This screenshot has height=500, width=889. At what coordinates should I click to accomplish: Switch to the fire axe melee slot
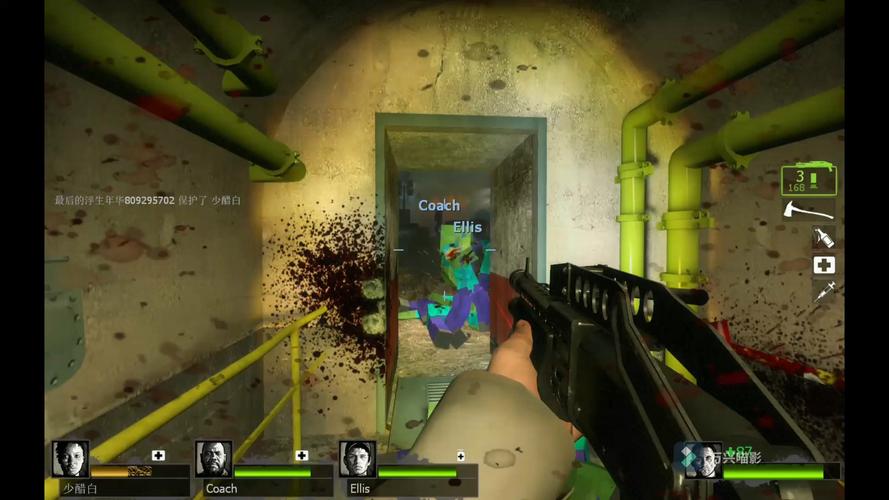[808, 210]
